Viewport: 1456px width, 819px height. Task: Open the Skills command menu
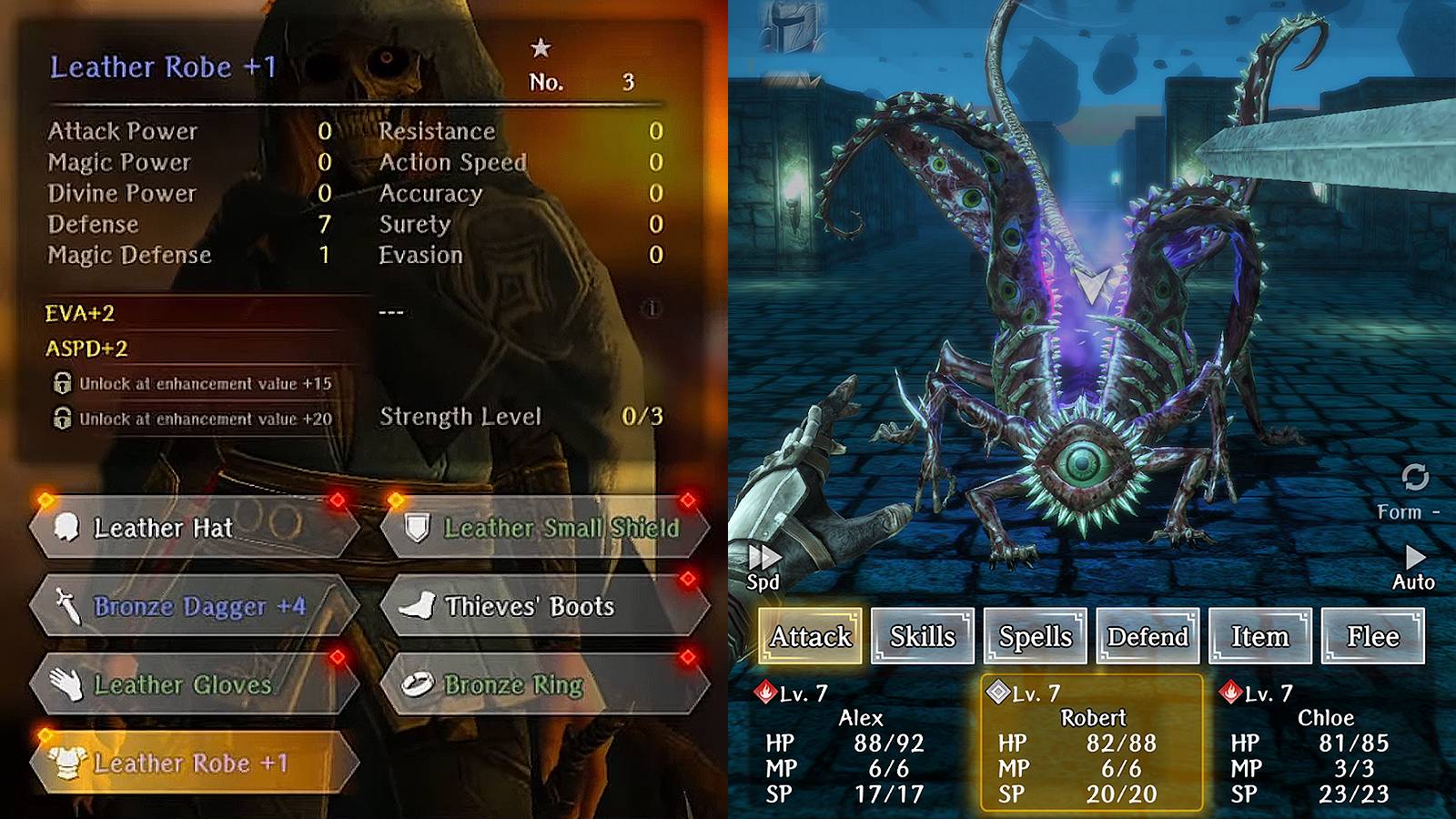[923, 636]
